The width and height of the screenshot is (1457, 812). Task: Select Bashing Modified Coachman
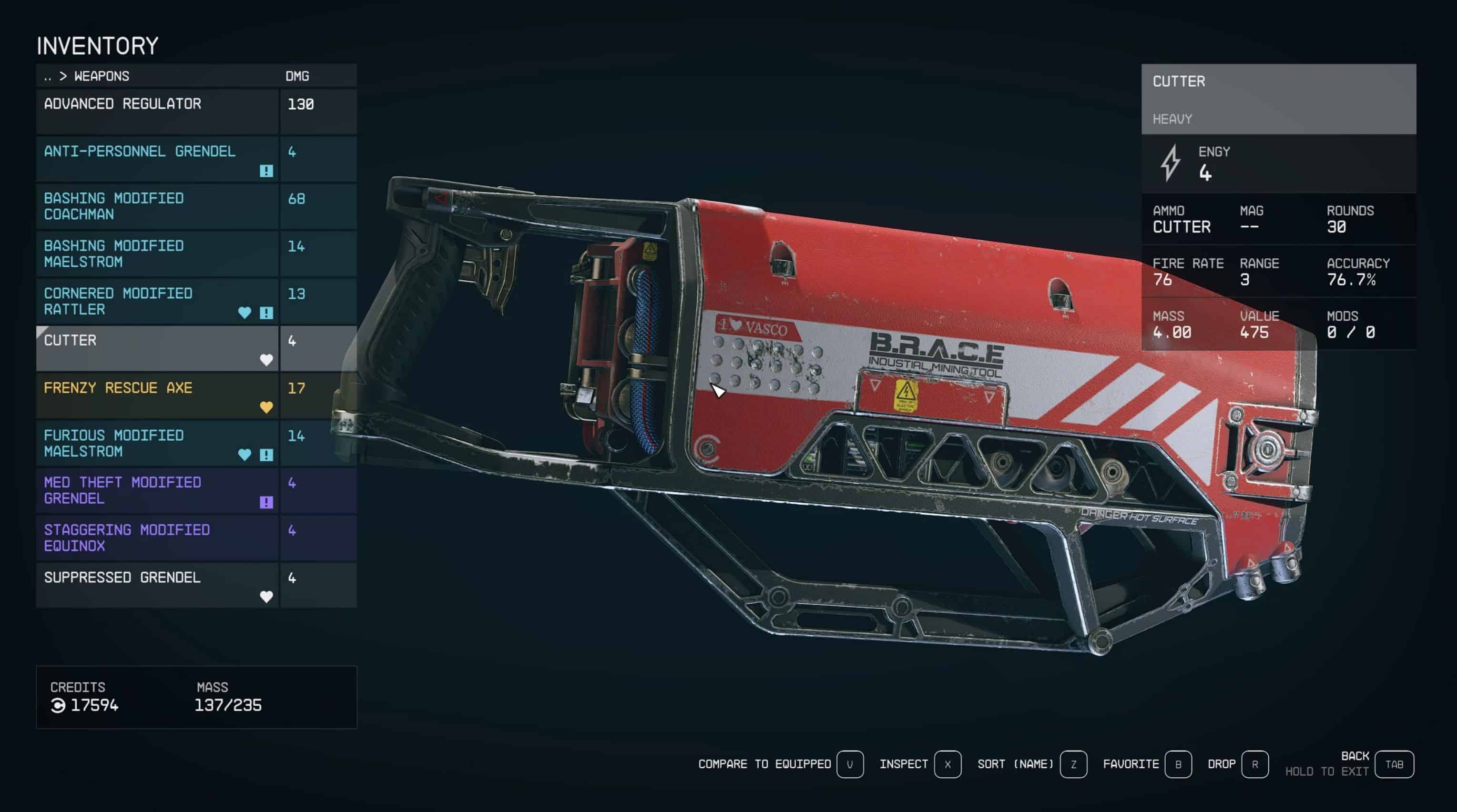[x=157, y=206]
